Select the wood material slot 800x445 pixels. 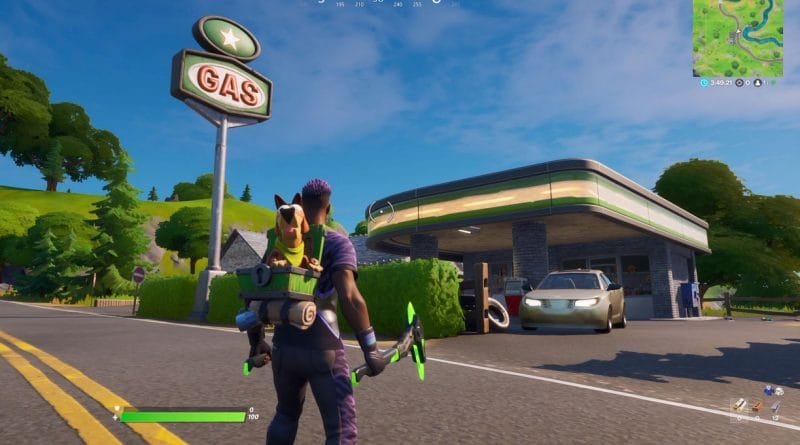pyautogui.click(x=738, y=406)
